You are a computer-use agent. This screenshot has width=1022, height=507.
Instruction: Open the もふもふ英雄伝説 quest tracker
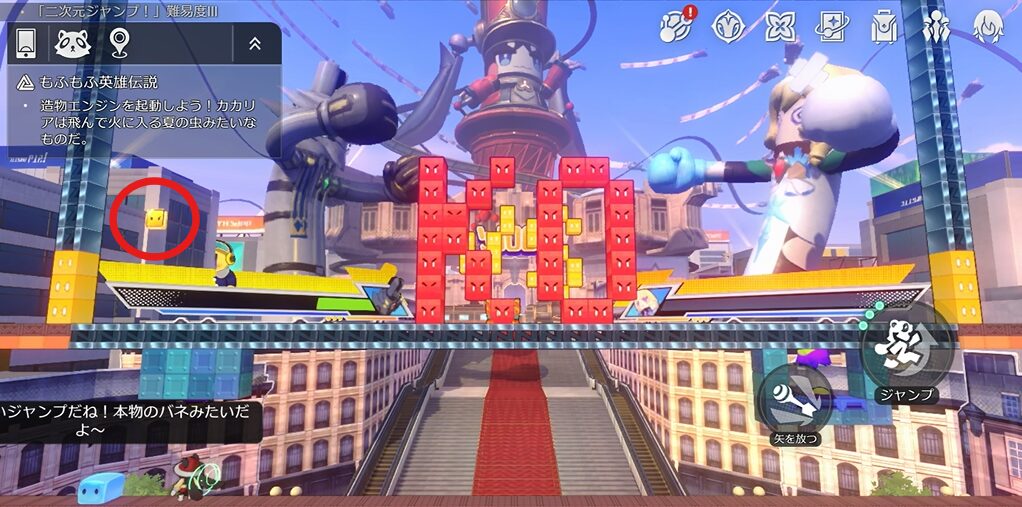tap(88, 83)
